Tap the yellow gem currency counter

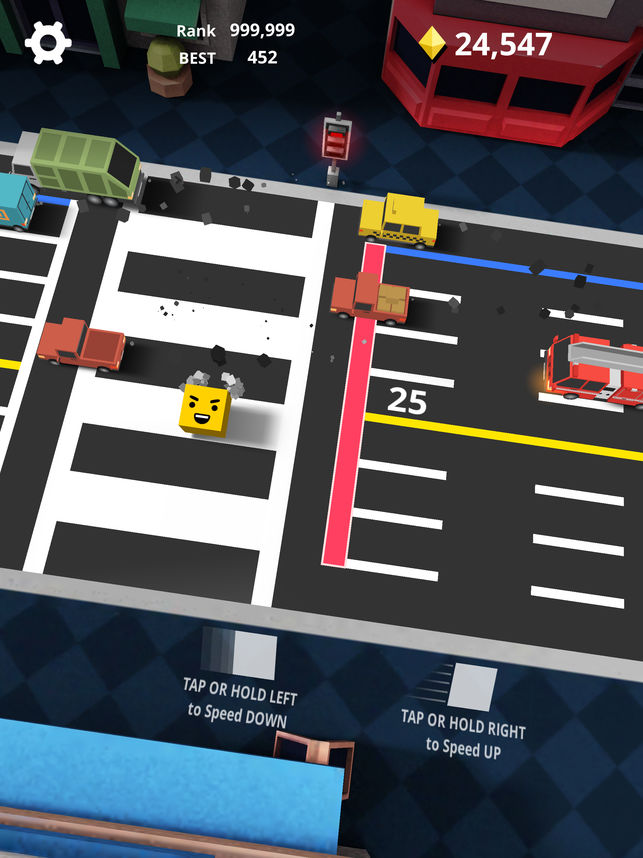click(486, 44)
